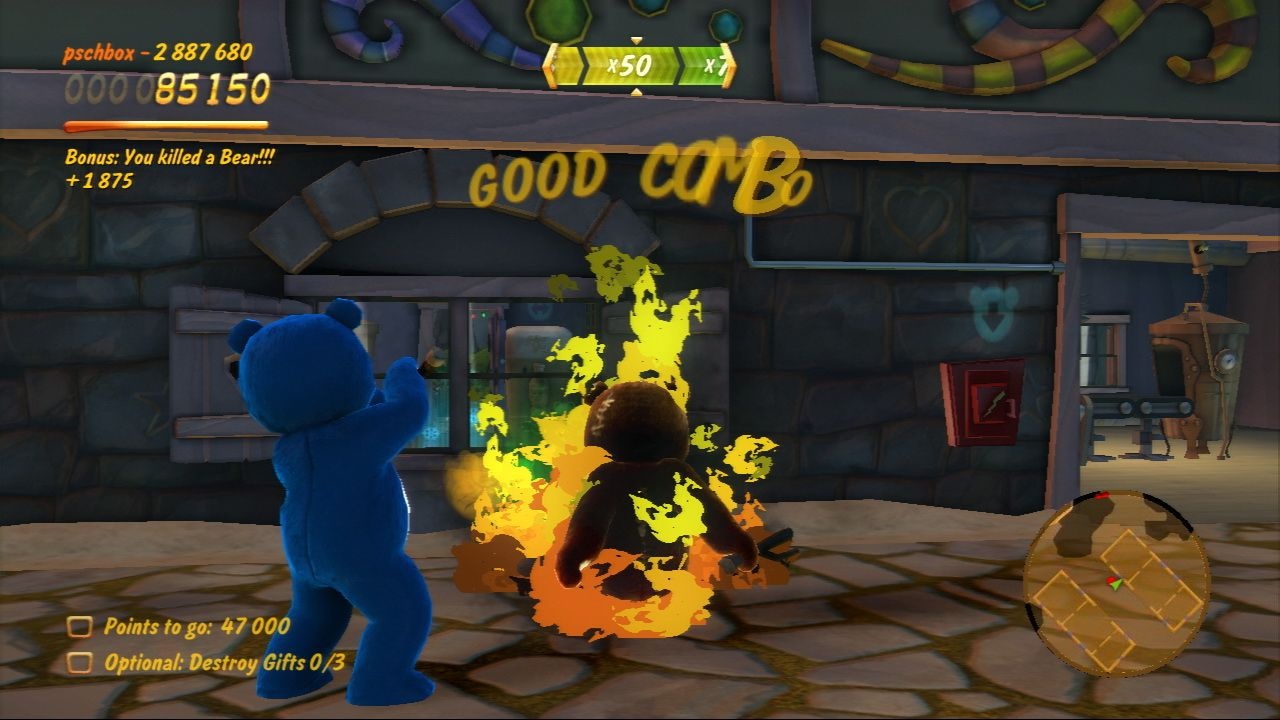Select the x7 score multiplier icon

(x=716, y=64)
